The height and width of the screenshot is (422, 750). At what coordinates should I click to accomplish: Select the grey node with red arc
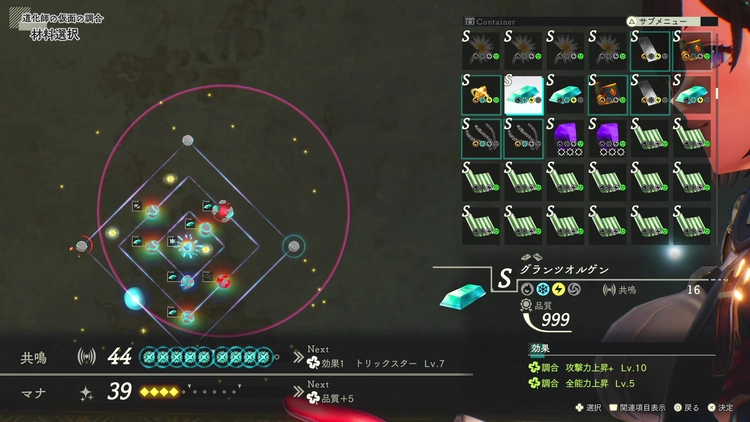pos(82,246)
